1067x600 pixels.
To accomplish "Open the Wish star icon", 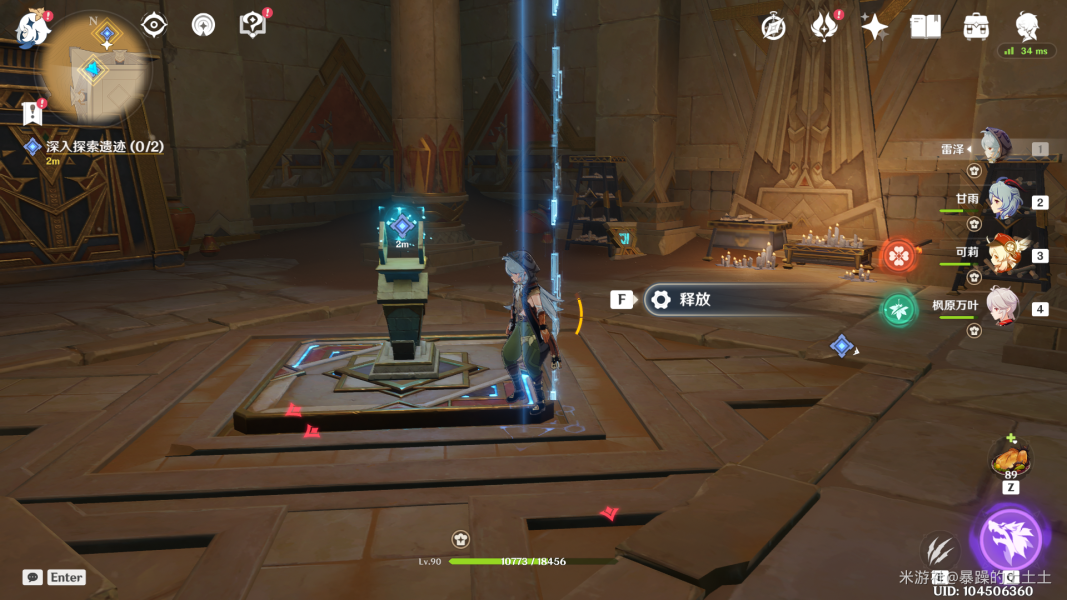I will [875, 27].
